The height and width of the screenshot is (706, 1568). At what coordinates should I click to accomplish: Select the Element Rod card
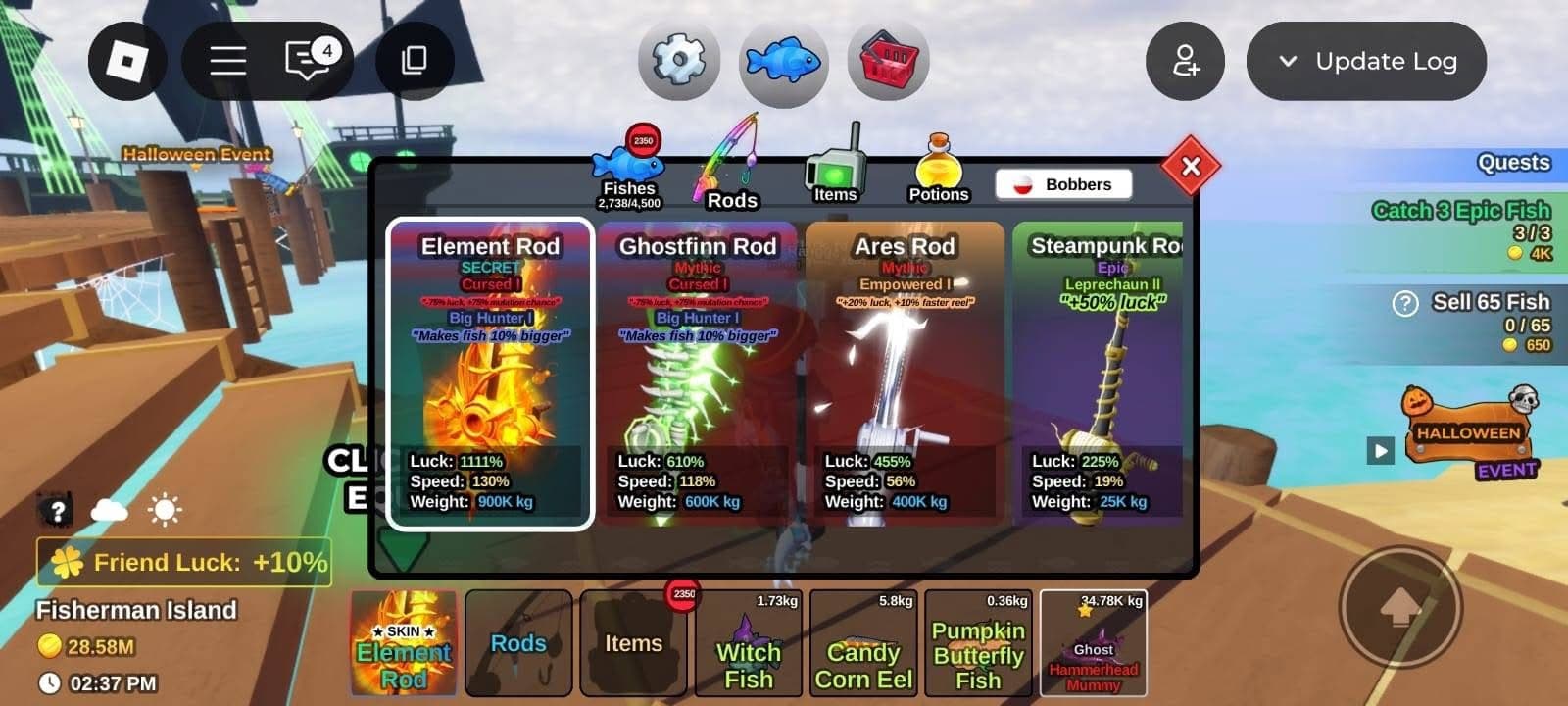tap(490, 373)
